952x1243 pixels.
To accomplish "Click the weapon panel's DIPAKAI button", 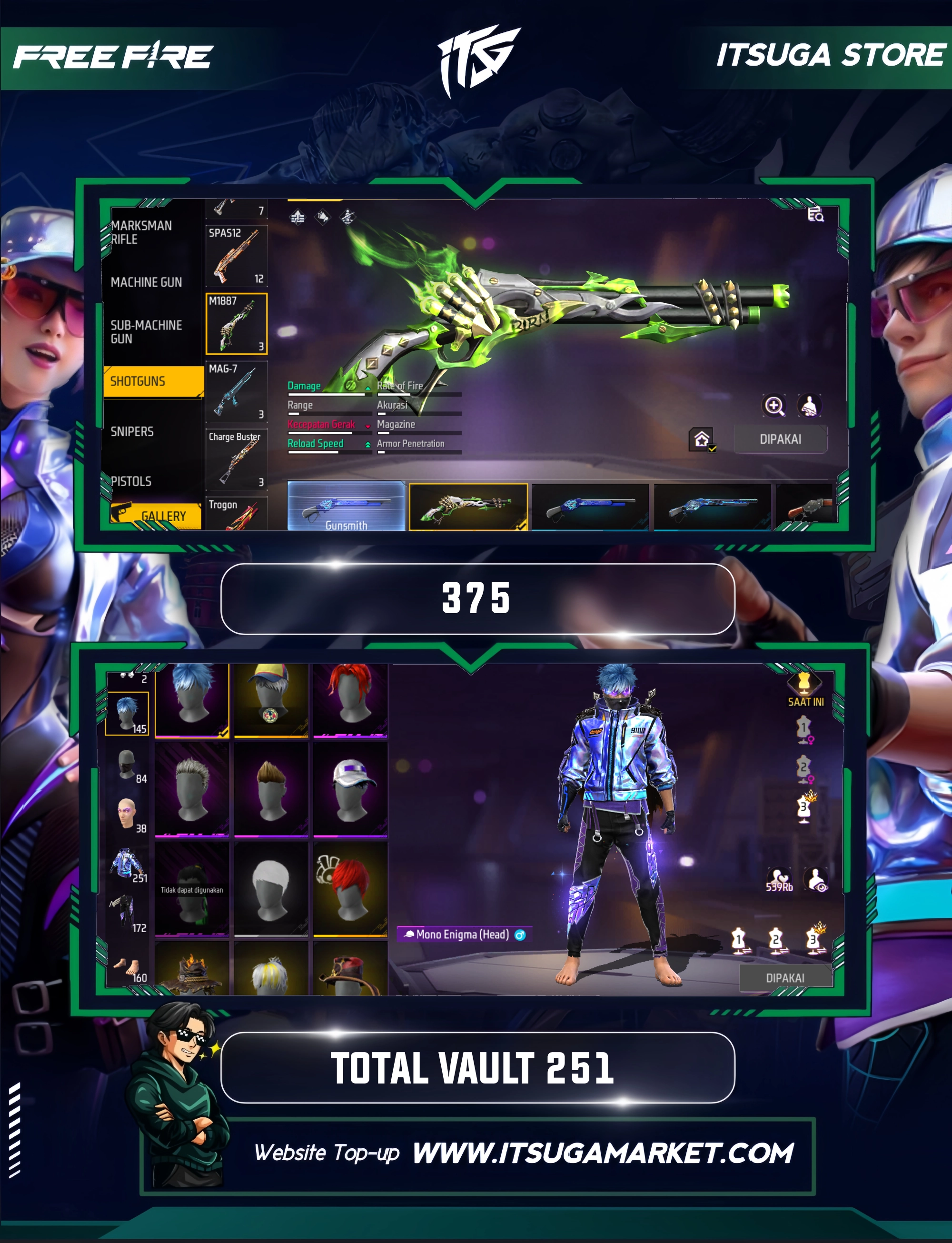I will point(780,439).
